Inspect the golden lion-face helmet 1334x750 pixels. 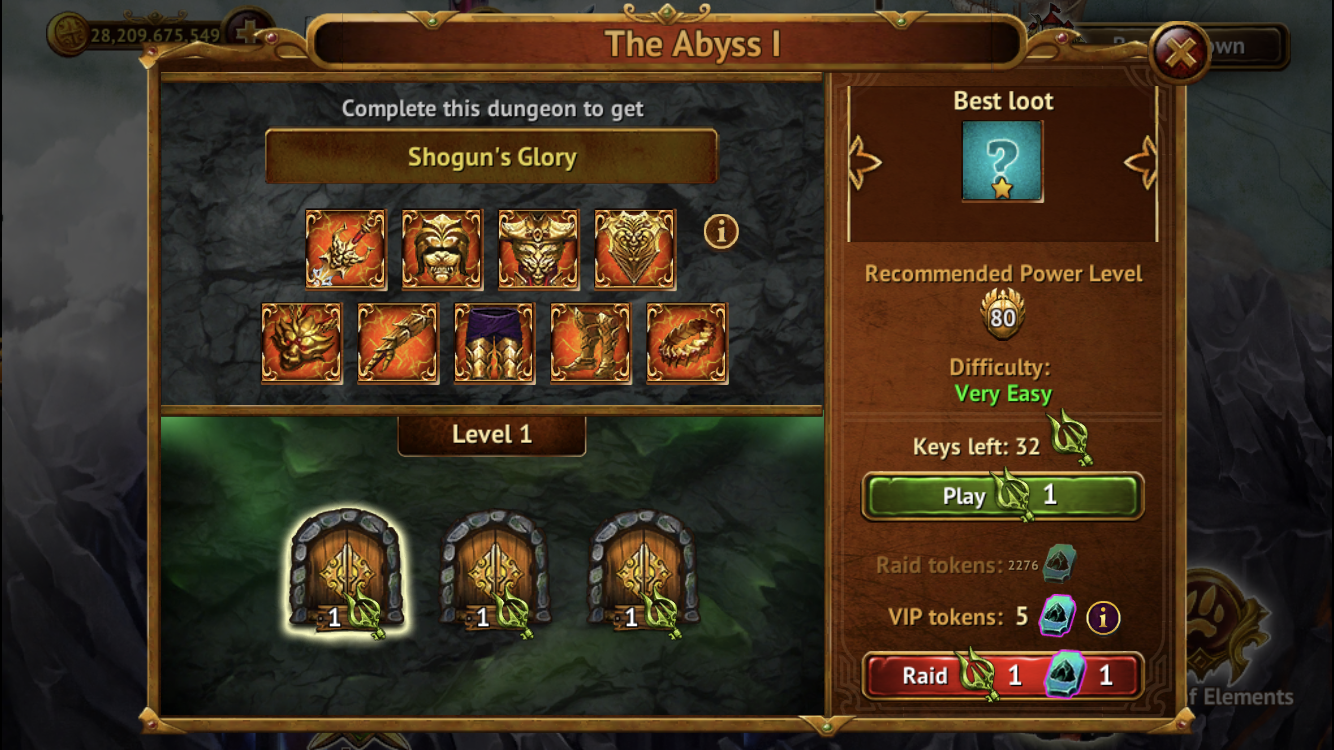pyautogui.click(x=442, y=249)
